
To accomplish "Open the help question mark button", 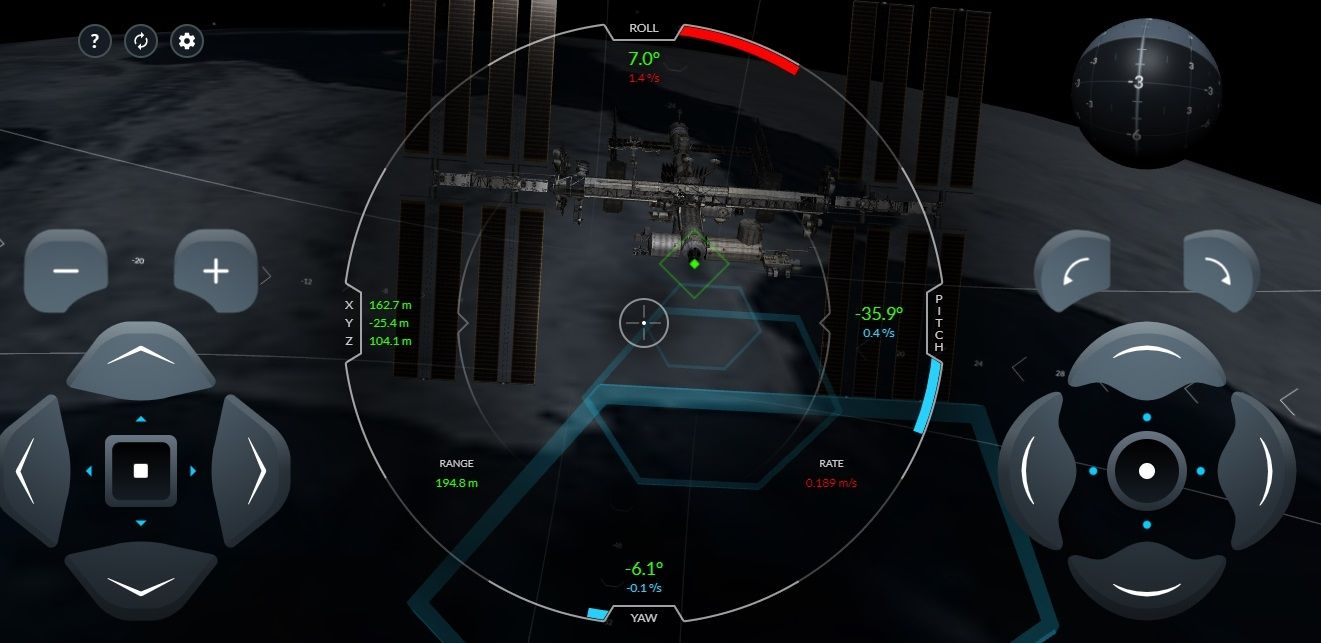I will pyautogui.click(x=94, y=41).
